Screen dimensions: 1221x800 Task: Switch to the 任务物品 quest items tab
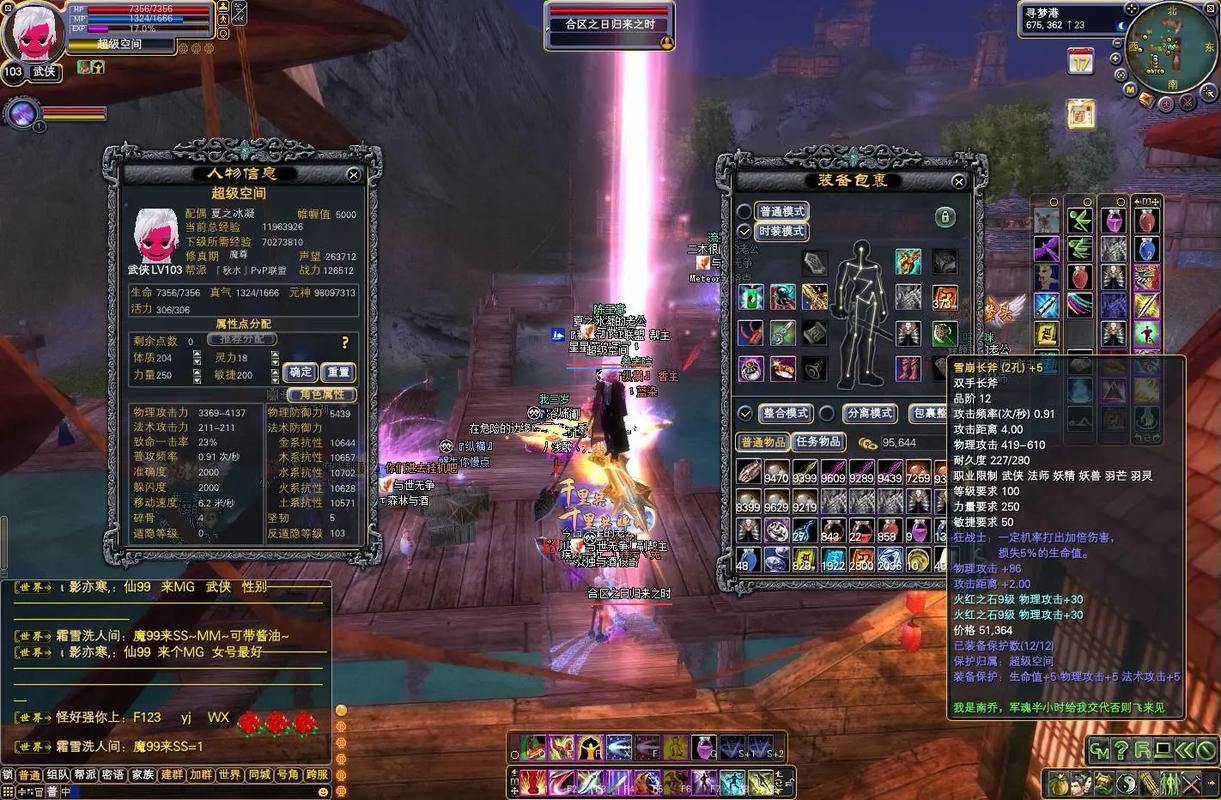pyautogui.click(x=819, y=442)
